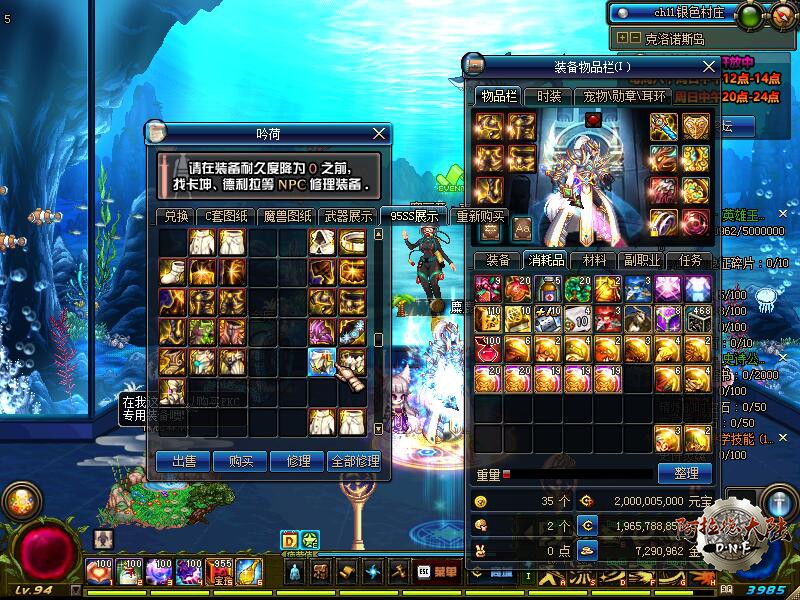The height and width of the screenshot is (600, 800).
Task: Open the 时装 tab in inventory
Action: 548,96
